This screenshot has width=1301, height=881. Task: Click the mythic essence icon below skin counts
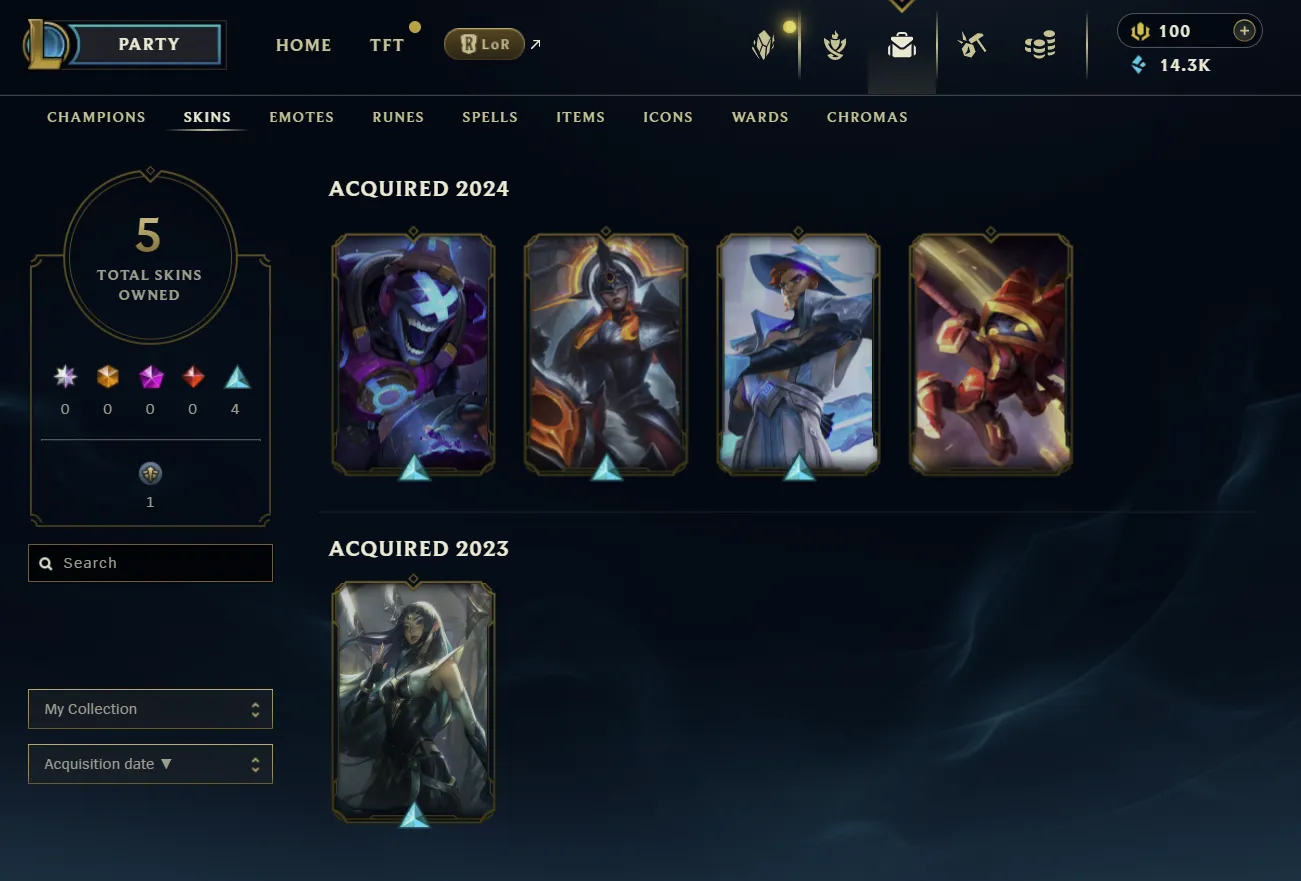tap(150, 473)
